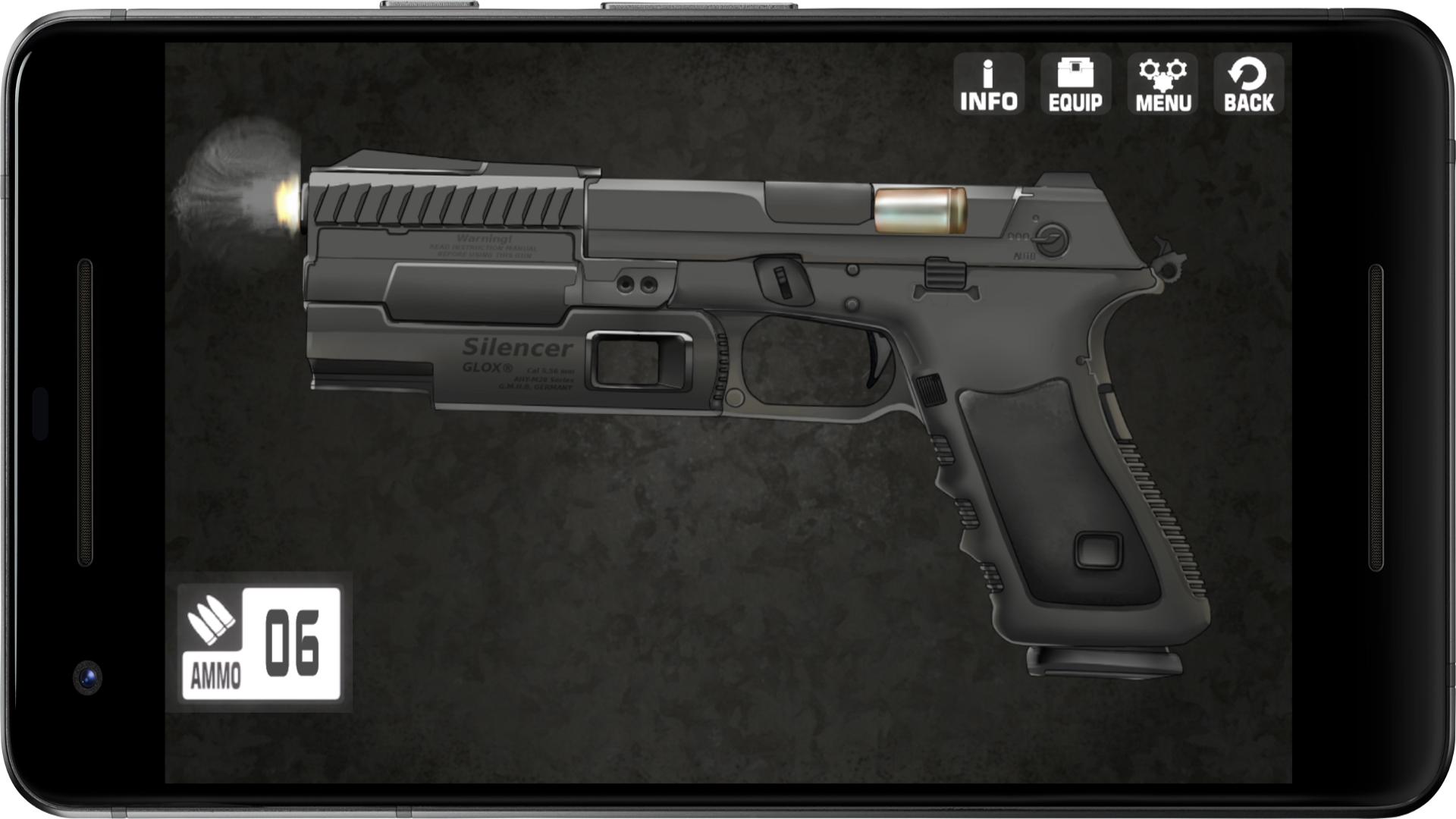Click the toolbox graphic on the EQUIP button
1456x819 pixels.
click(1075, 71)
